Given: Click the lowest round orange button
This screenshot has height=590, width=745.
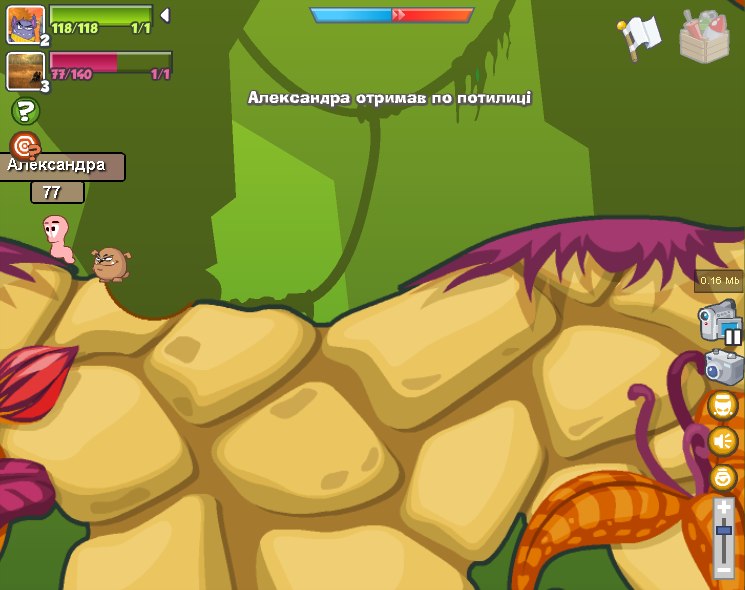Looking at the screenshot, I should click(722, 477).
